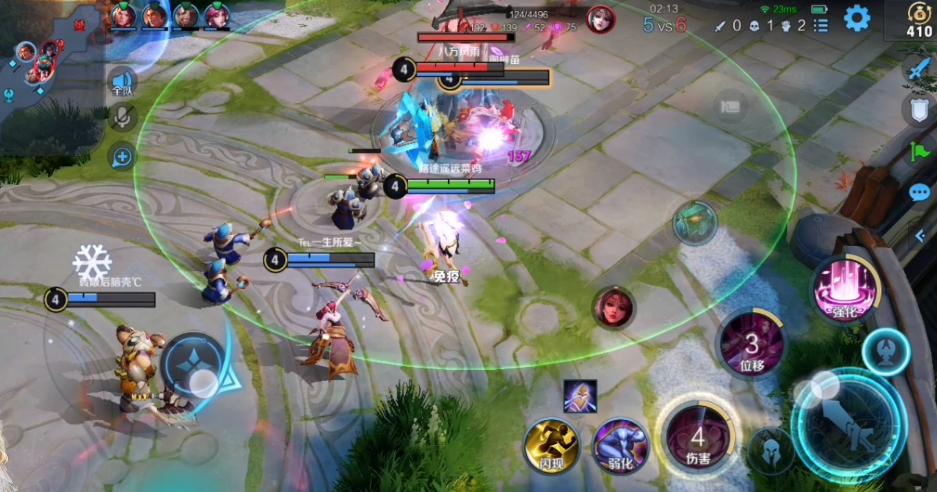Target the enemy hero portrait button
The width and height of the screenshot is (937, 492).
click(x=613, y=307)
